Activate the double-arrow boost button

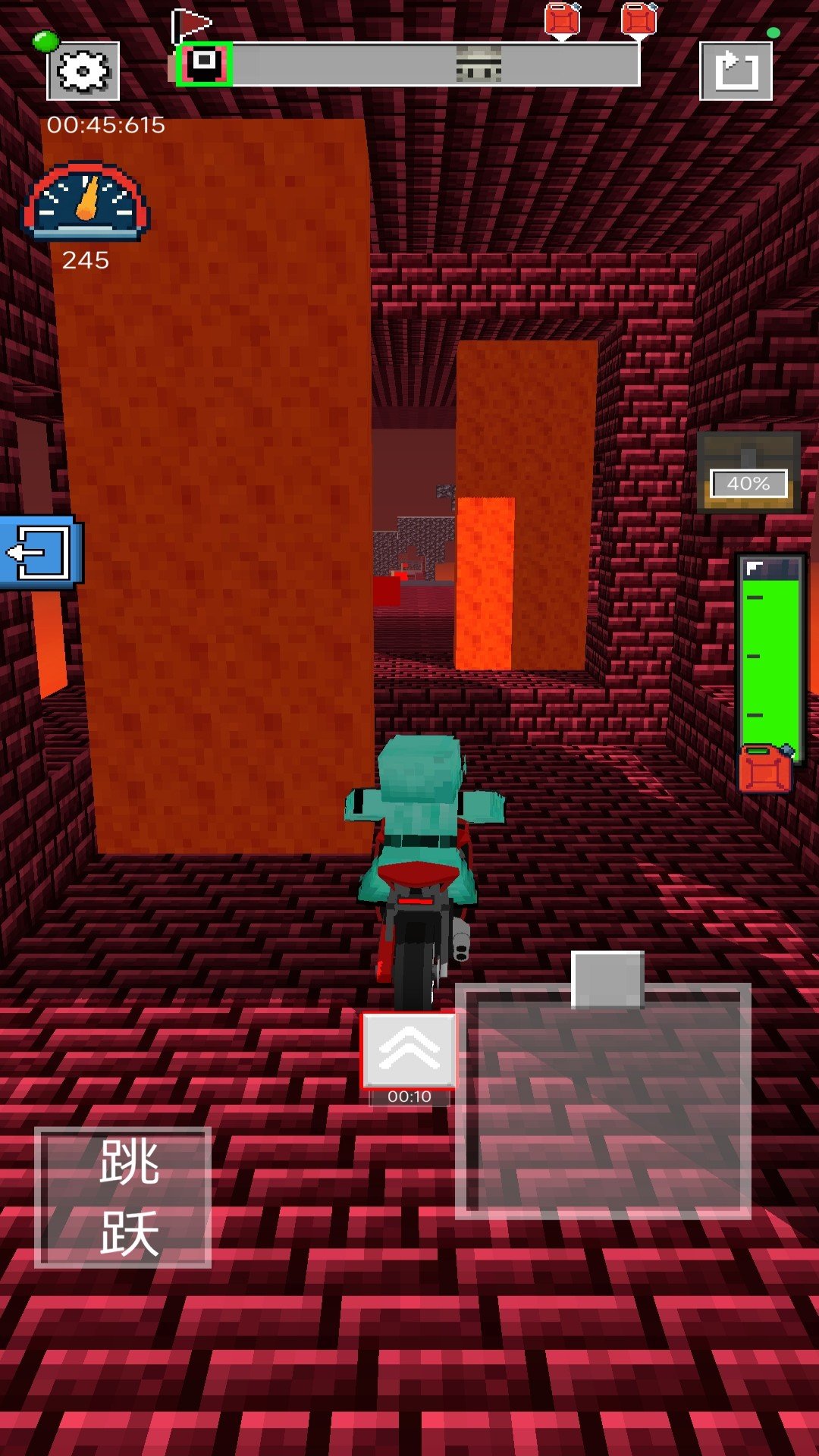point(409,1050)
